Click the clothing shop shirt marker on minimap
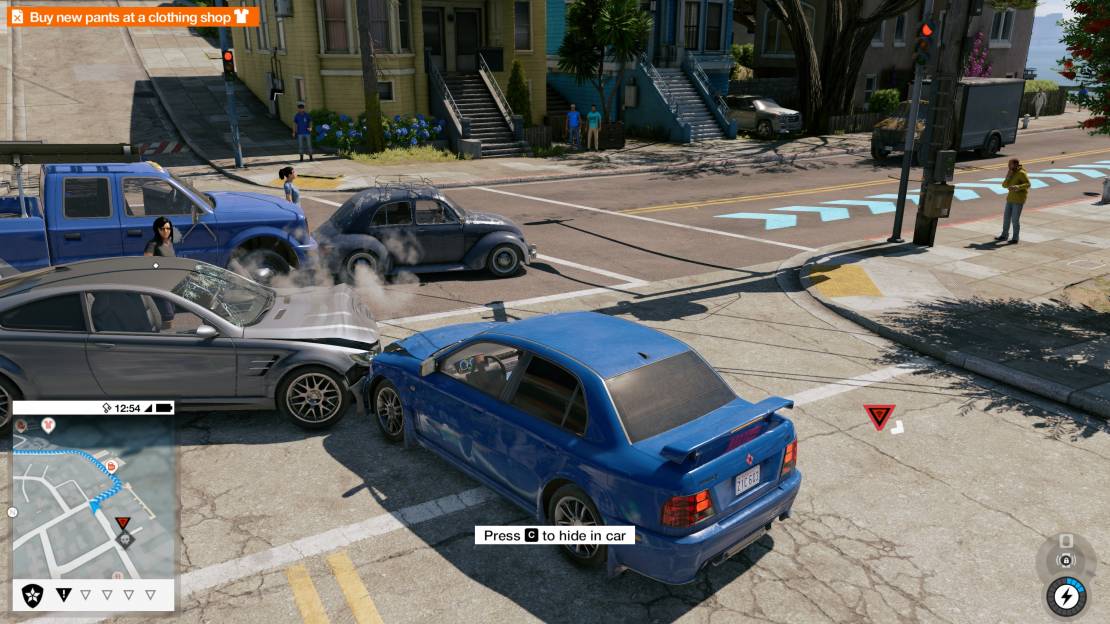1110x624 pixels. 49,426
